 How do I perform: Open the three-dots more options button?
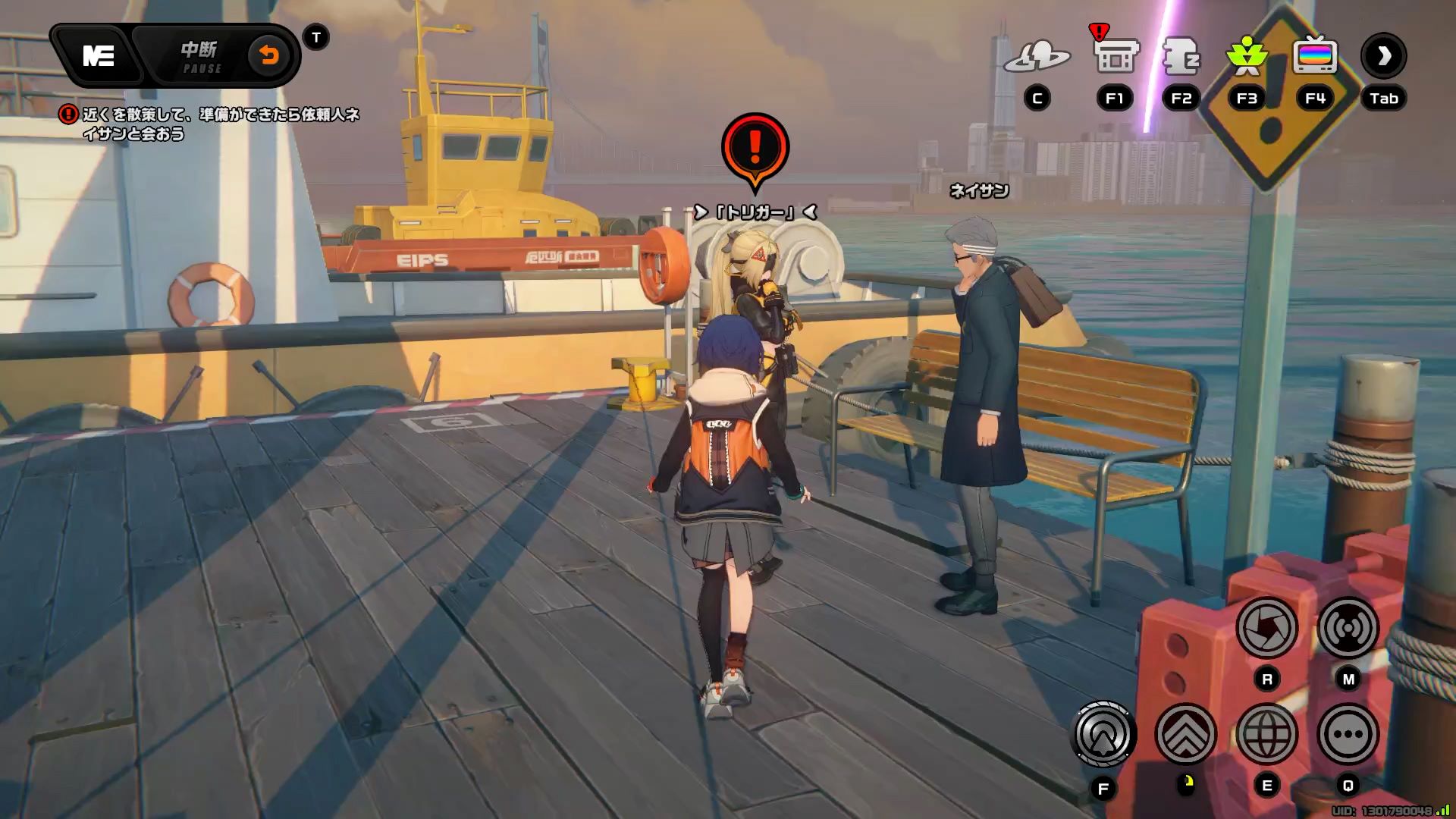[1348, 734]
